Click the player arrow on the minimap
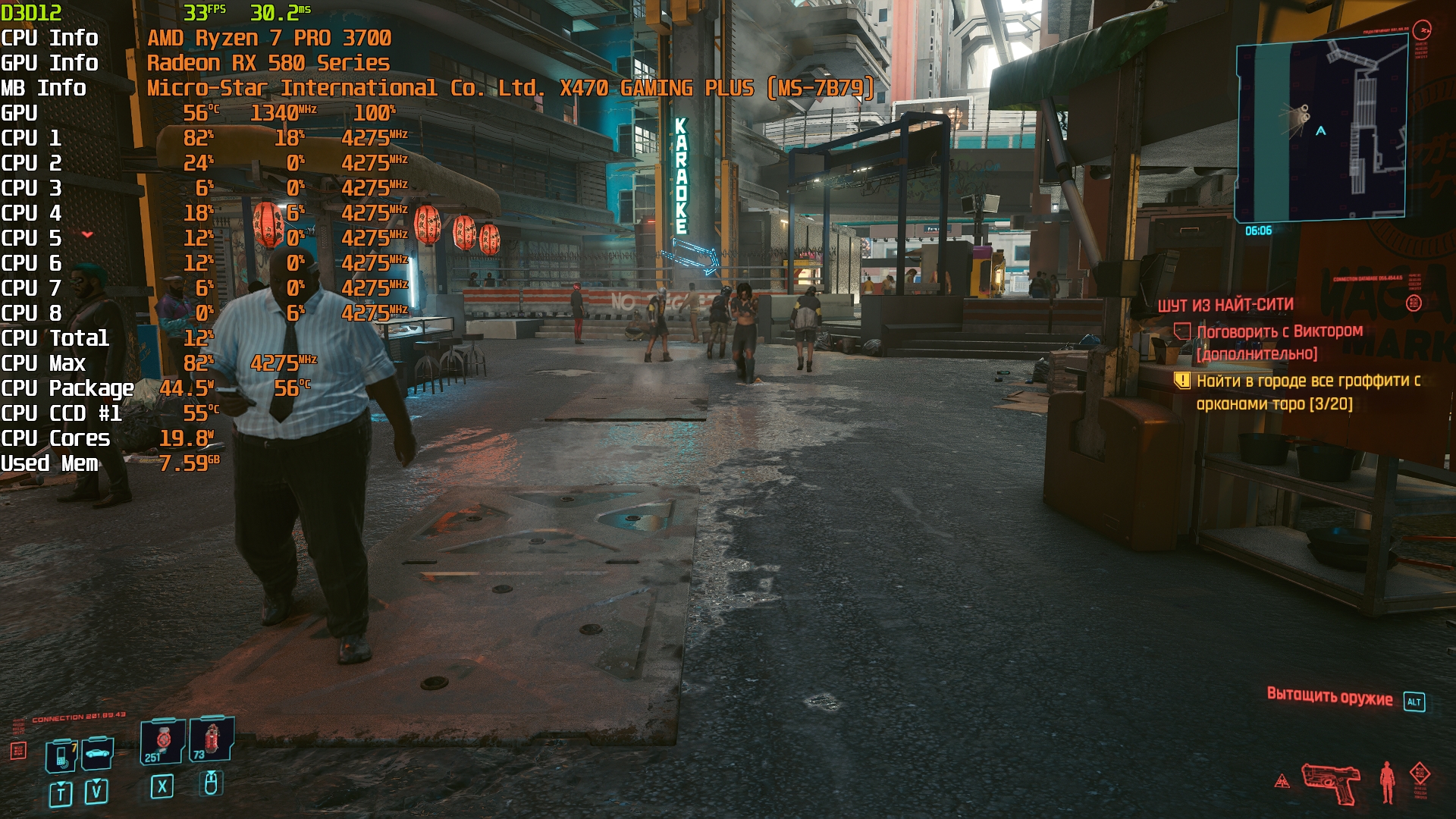The height and width of the screenshot is (819, 1456). 1321,131
